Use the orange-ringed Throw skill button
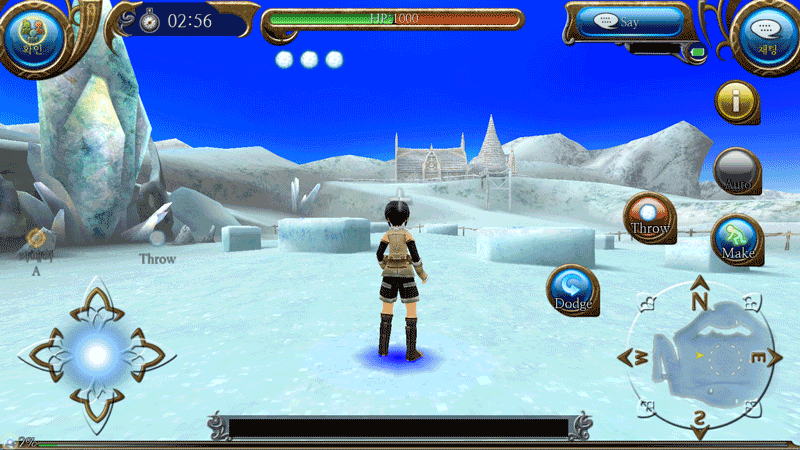 coord(649,218)
